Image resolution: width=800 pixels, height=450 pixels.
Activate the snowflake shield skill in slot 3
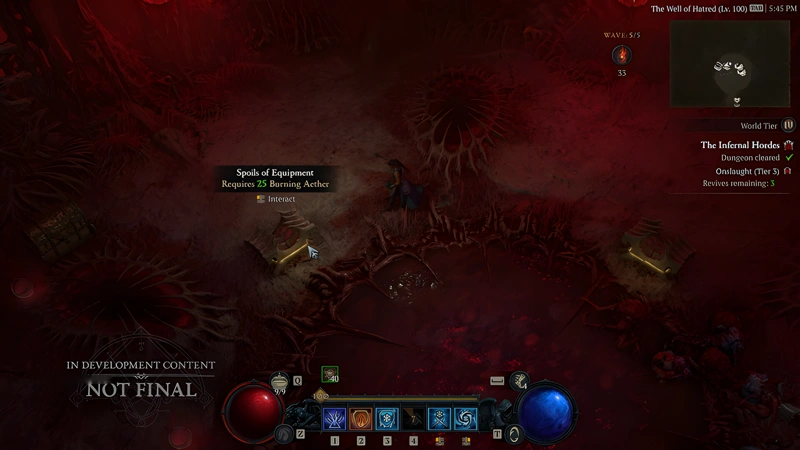pos(387,419)
